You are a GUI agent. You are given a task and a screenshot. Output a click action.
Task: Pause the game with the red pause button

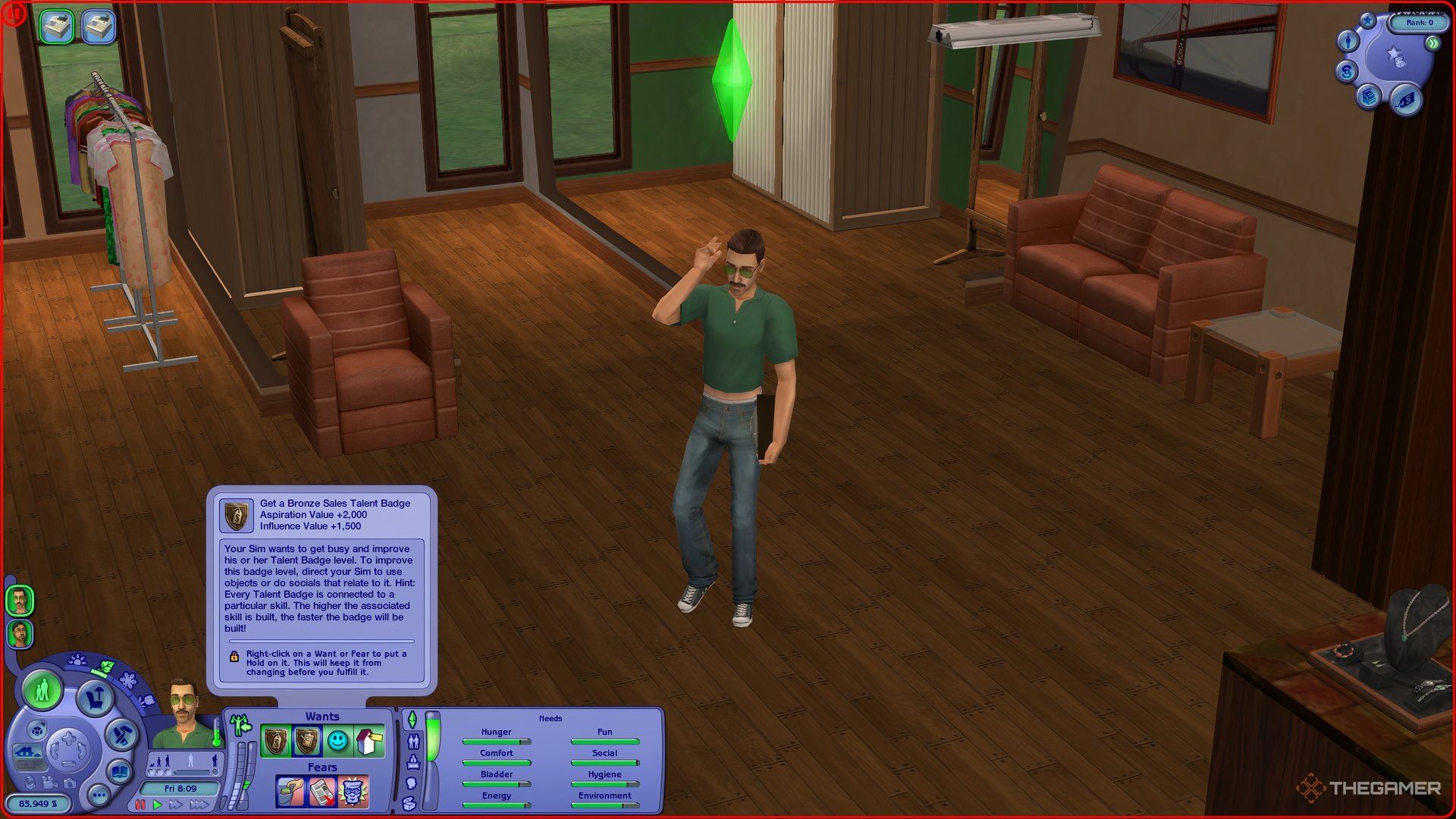pyautogui.click(x=140, y=805)
